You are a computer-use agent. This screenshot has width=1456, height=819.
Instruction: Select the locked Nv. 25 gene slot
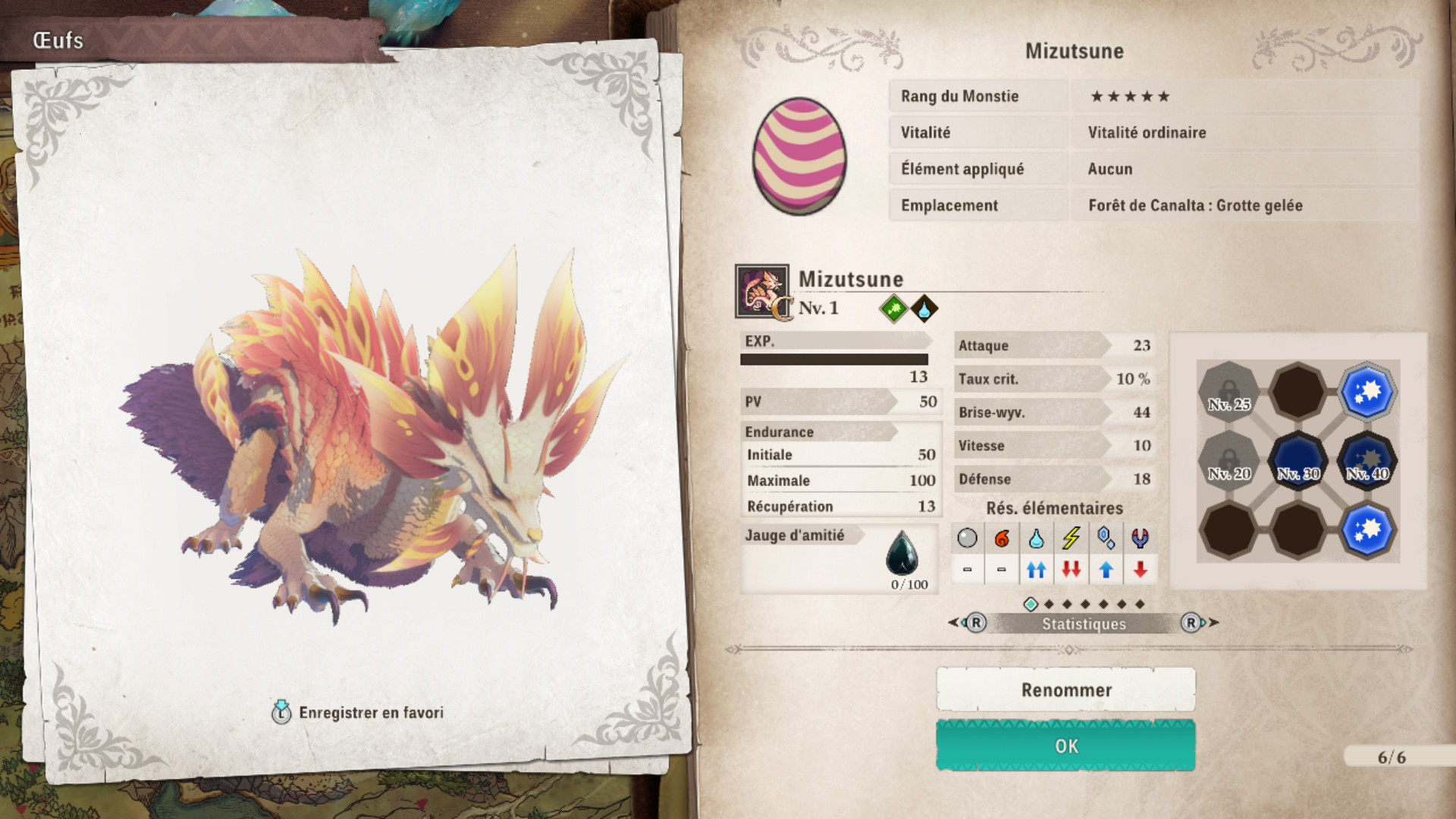click(1228, 392)
